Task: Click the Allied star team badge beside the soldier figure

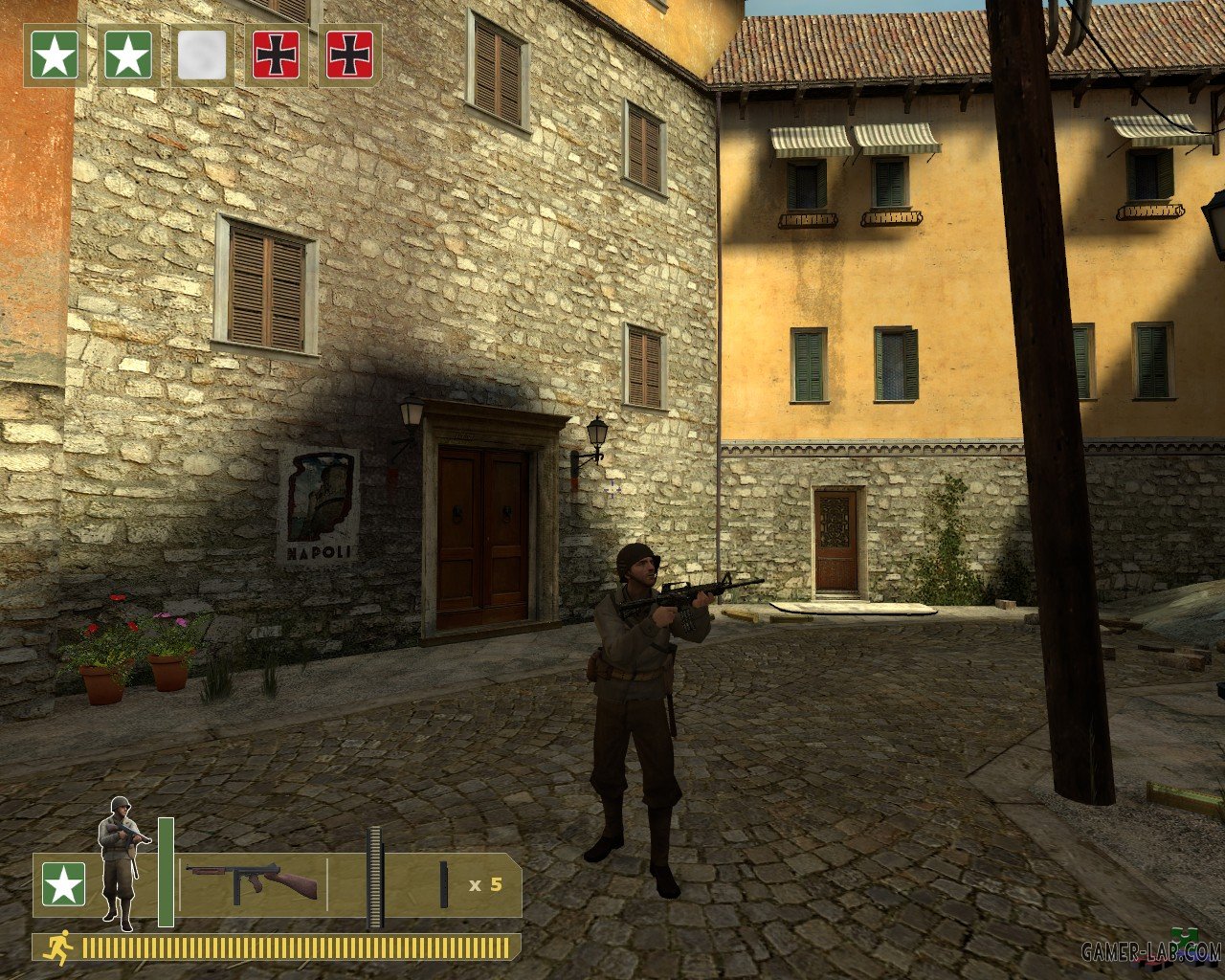Action: pyautogui.click(x=63, y=884)
